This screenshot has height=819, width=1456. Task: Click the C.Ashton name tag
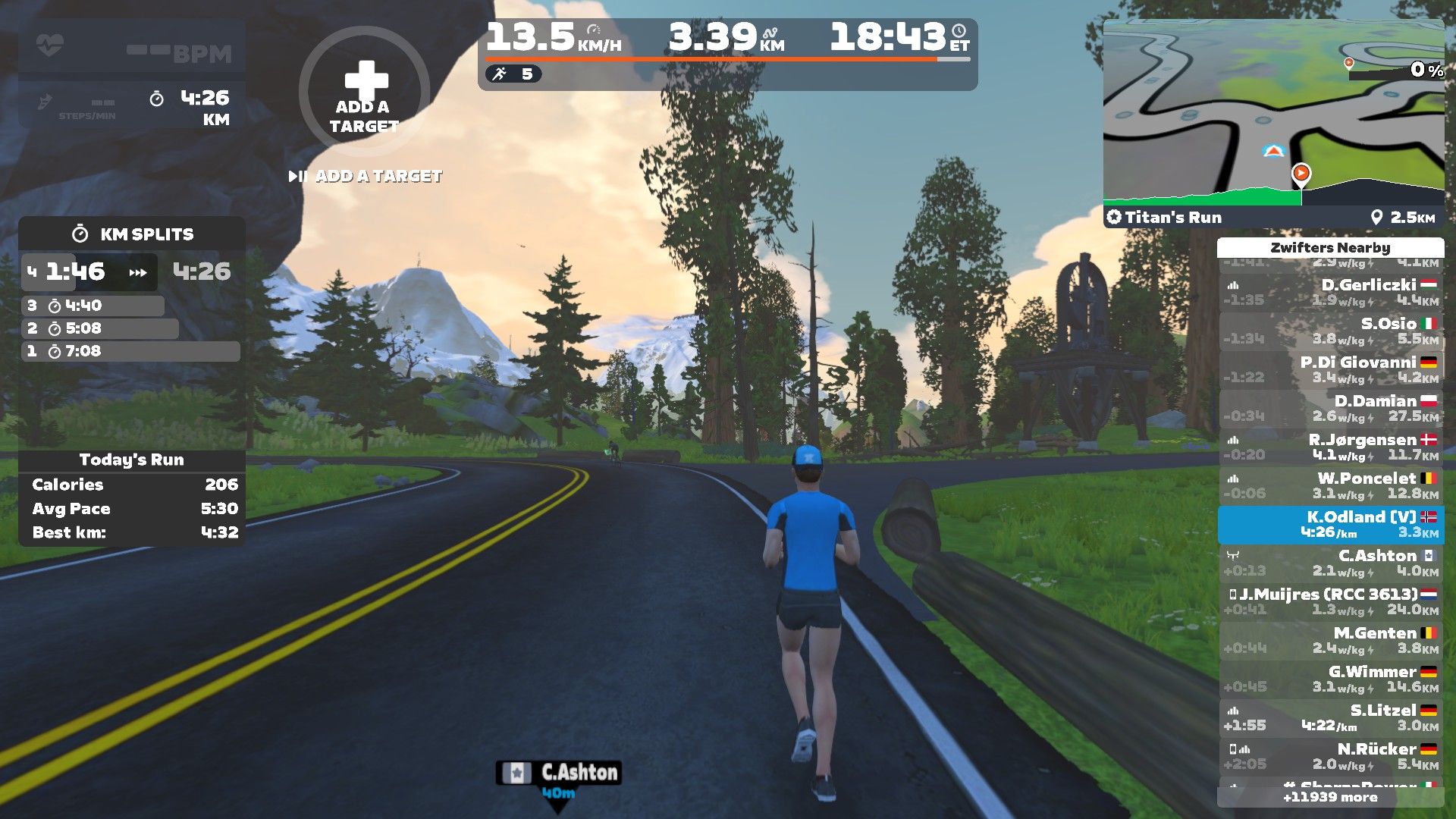(x=559, y=773)
